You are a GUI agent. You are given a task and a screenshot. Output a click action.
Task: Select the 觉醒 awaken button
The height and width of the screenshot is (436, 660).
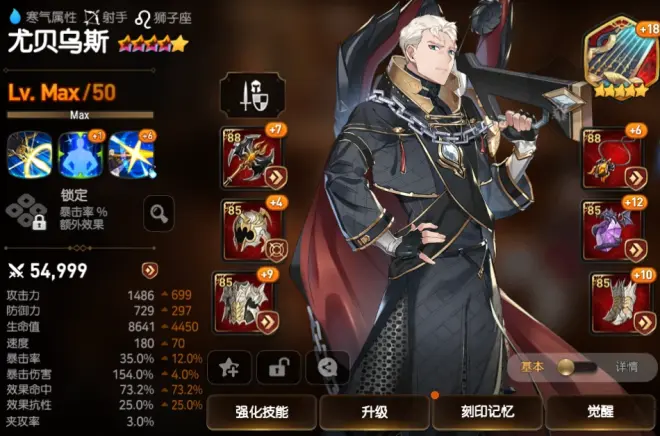[x=599, y=412]
